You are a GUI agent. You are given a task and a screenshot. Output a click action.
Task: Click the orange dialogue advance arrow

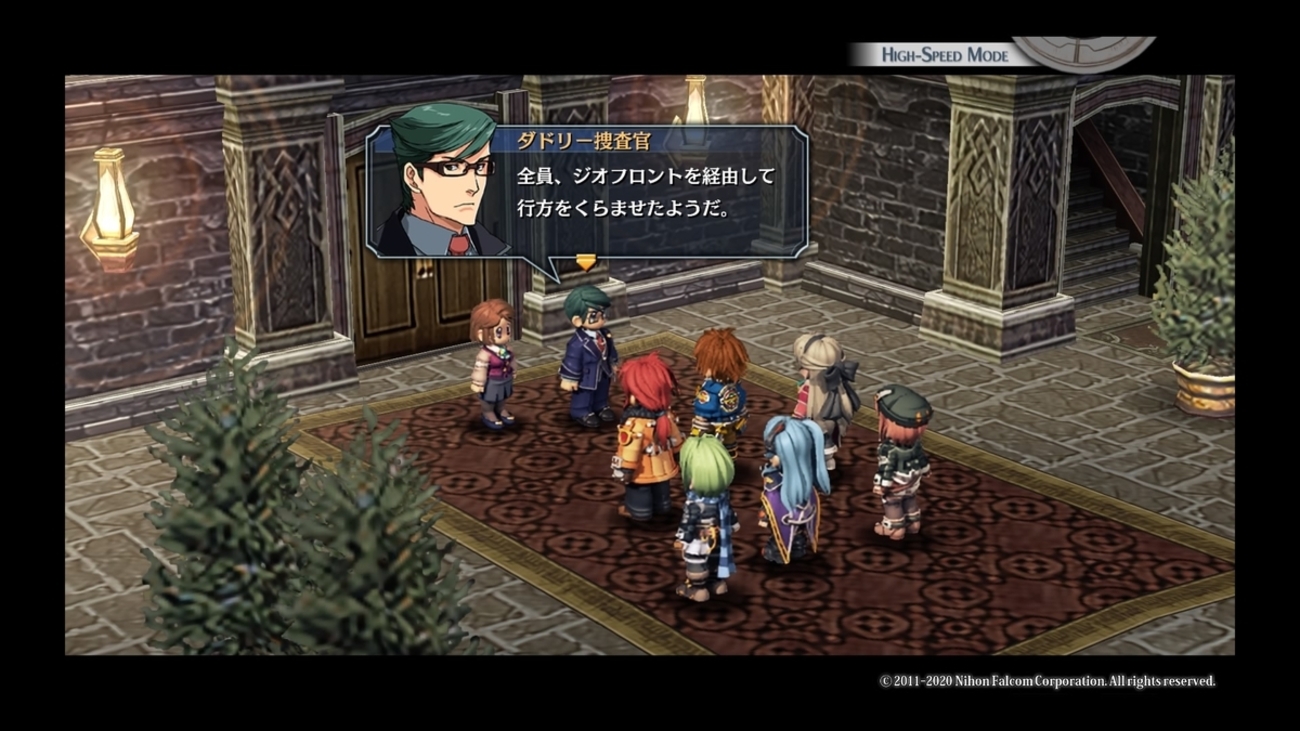[x=586, y=263]
